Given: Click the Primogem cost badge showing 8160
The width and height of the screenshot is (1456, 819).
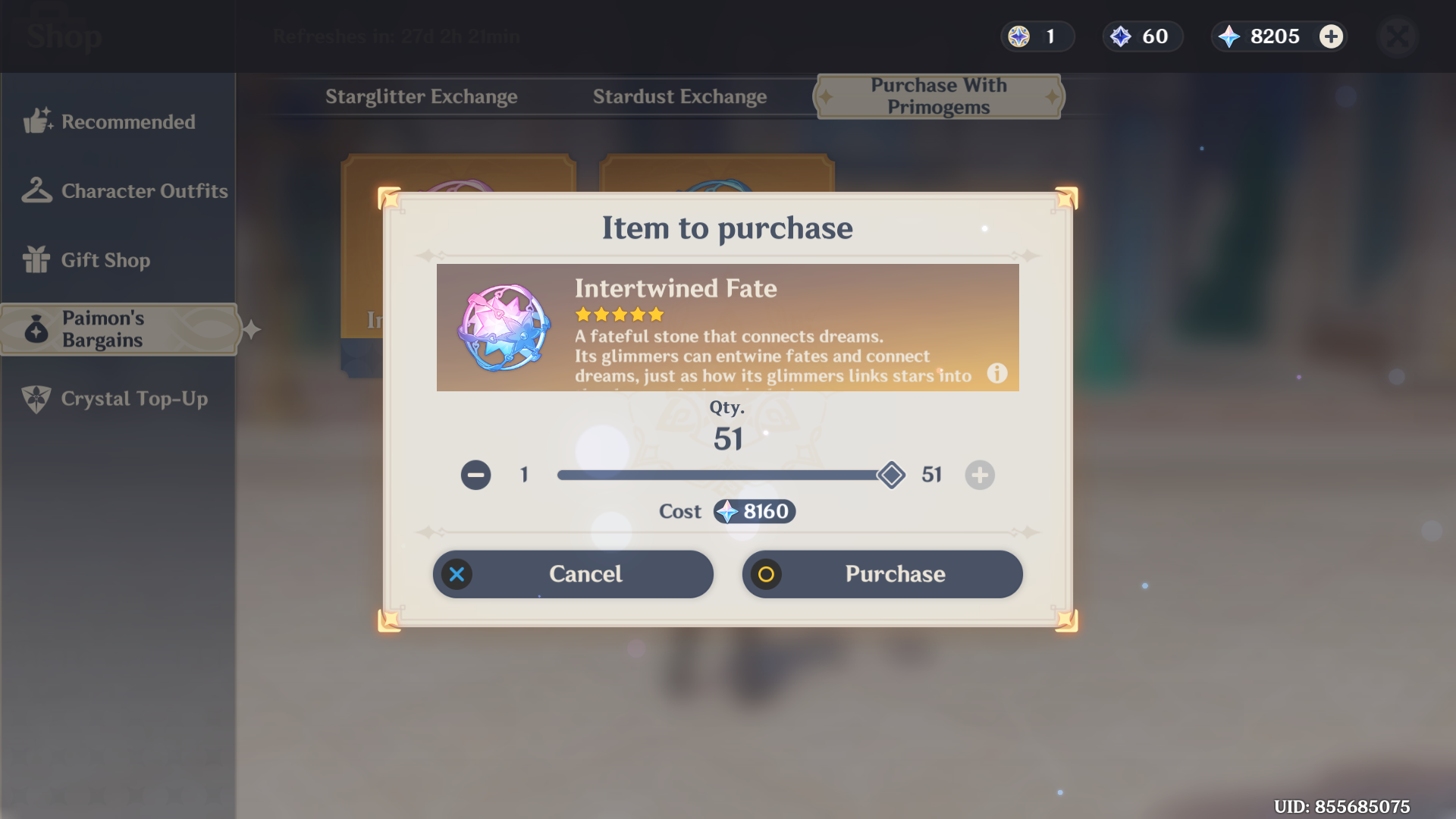Looking at the screenshot, I should point(754,511).
